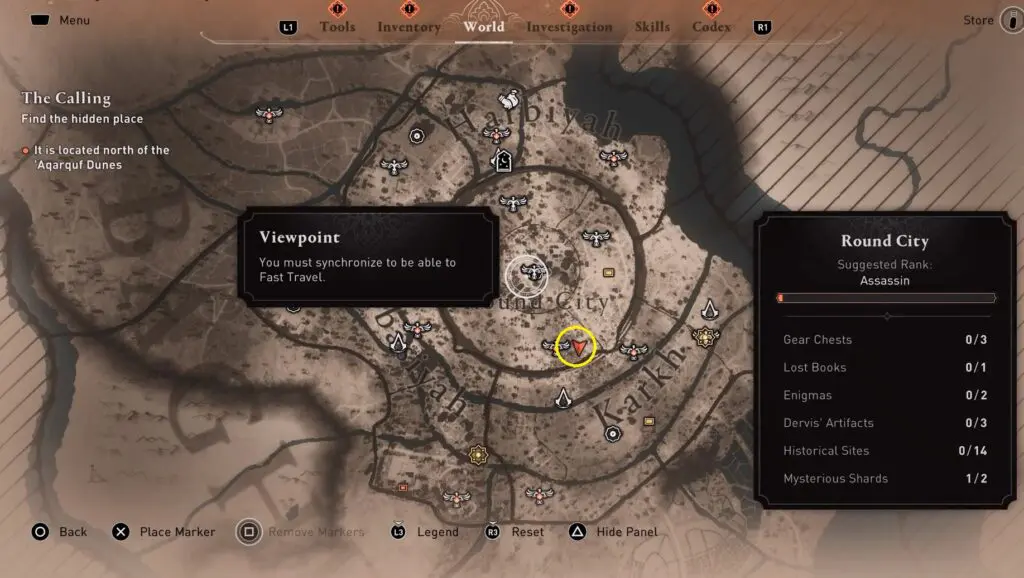The image size is (1024, 578).
Task: Select the crescent moon doorway map marker
Action: (502, 160)
